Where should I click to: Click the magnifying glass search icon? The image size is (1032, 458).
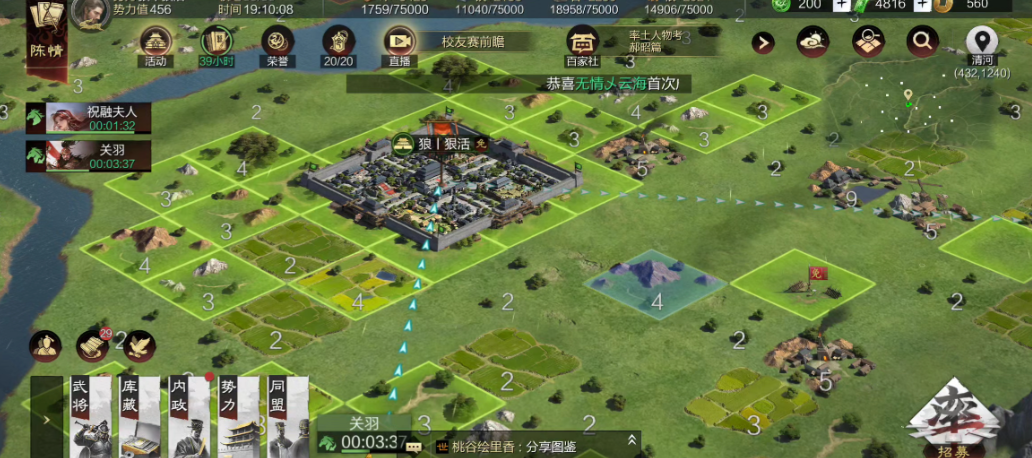[x=921, y=42]
